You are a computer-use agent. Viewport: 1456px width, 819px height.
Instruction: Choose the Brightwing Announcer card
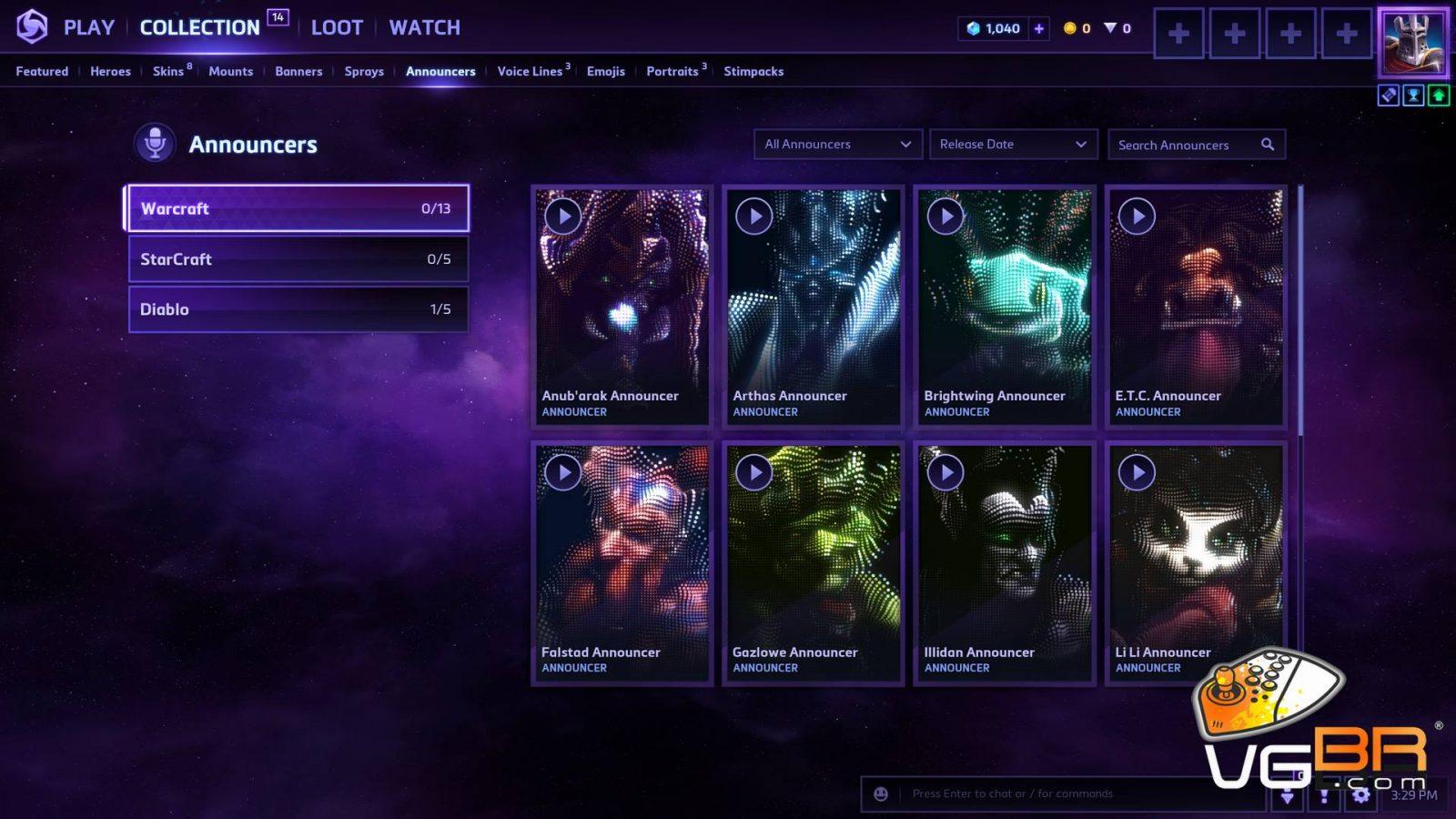click(1004, 305)
